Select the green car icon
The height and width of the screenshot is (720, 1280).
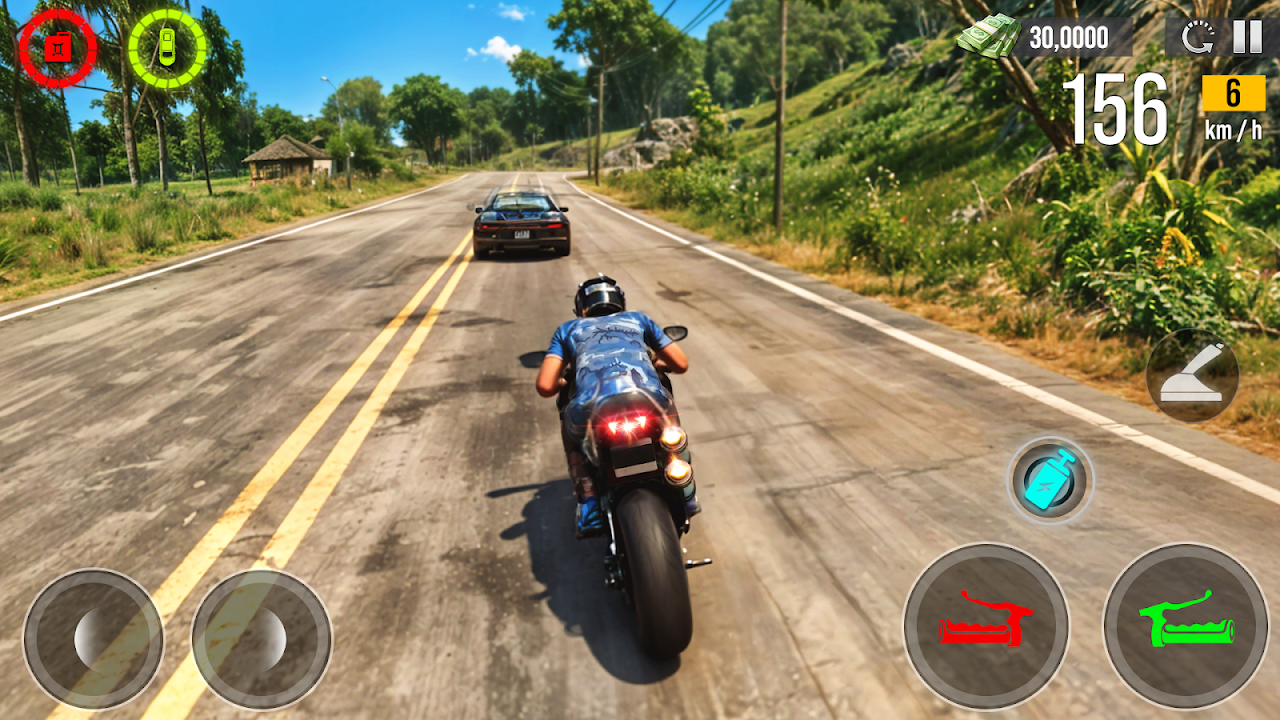tap(167, 47)
